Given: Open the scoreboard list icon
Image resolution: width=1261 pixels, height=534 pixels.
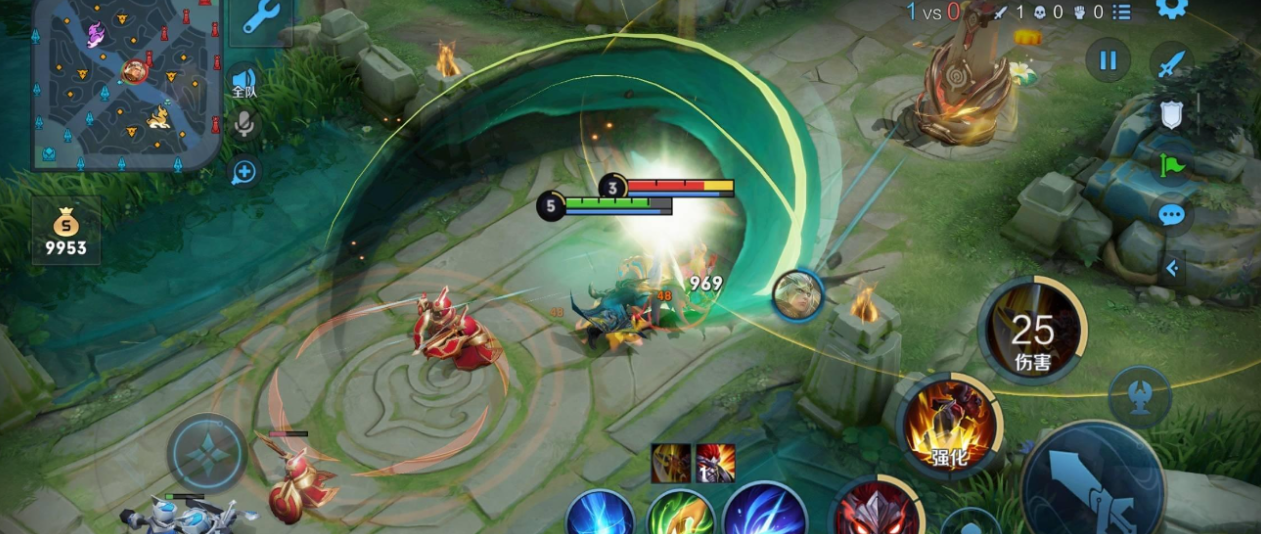Looking at the screenshot, I should [1121, 12].
